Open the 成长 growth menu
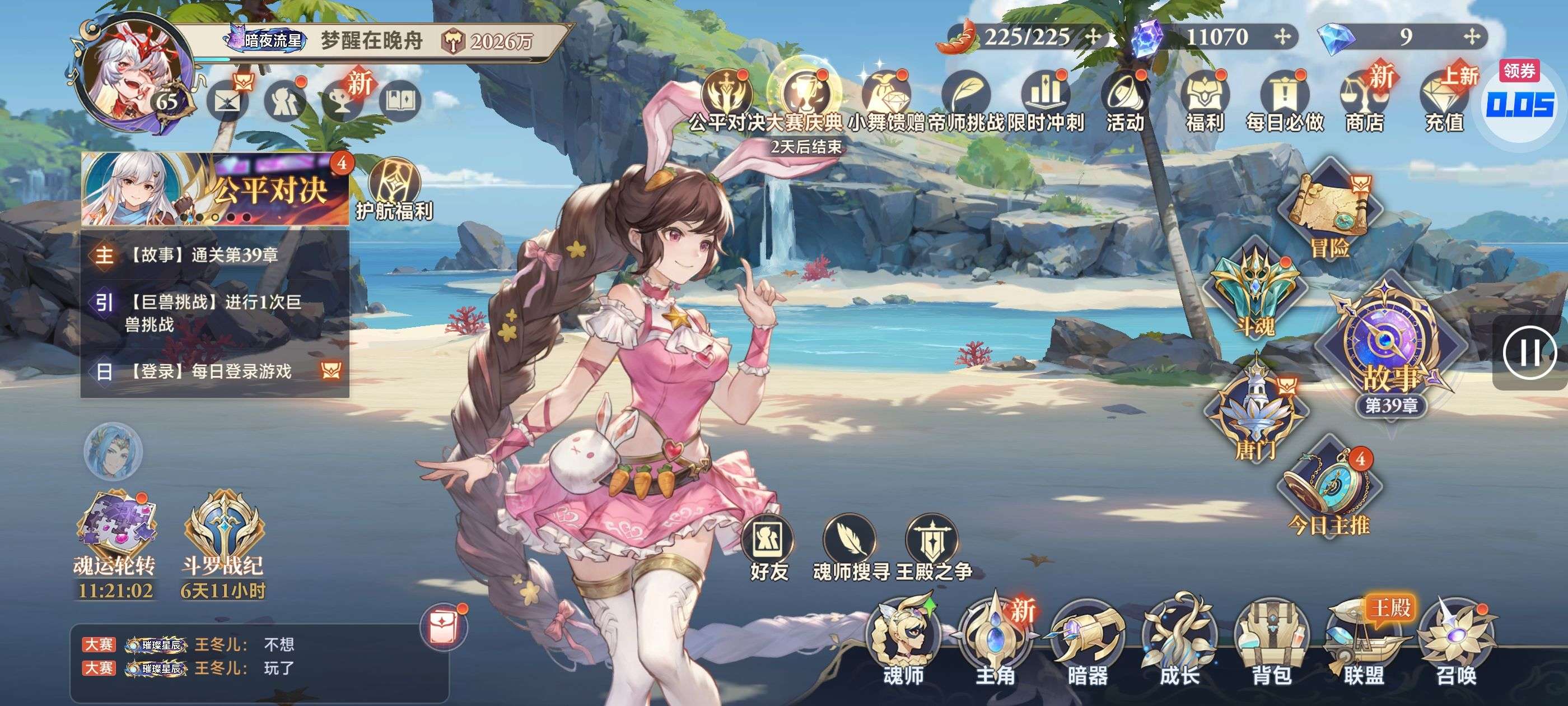 (x=1179, y=643)
